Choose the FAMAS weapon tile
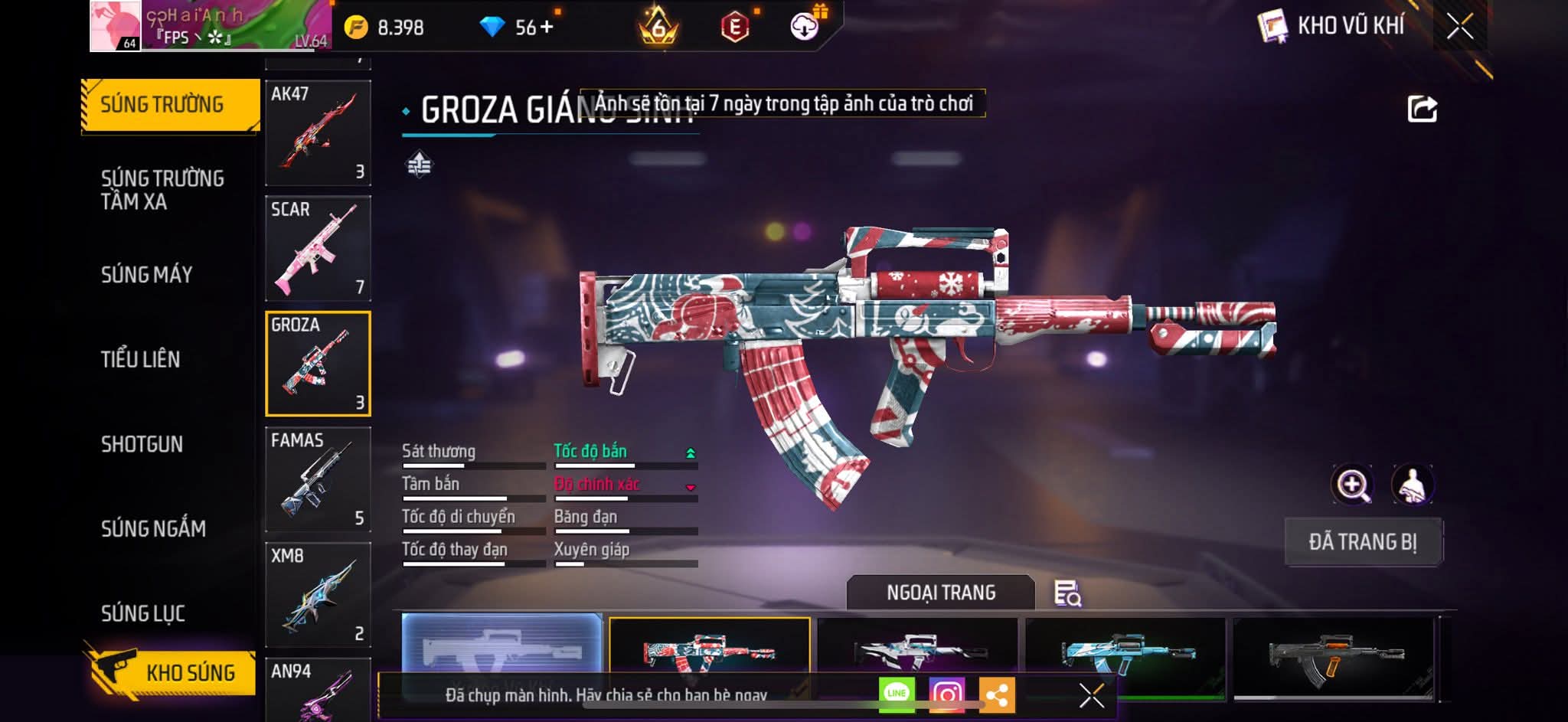1568x722 pixels. [318, 479]
